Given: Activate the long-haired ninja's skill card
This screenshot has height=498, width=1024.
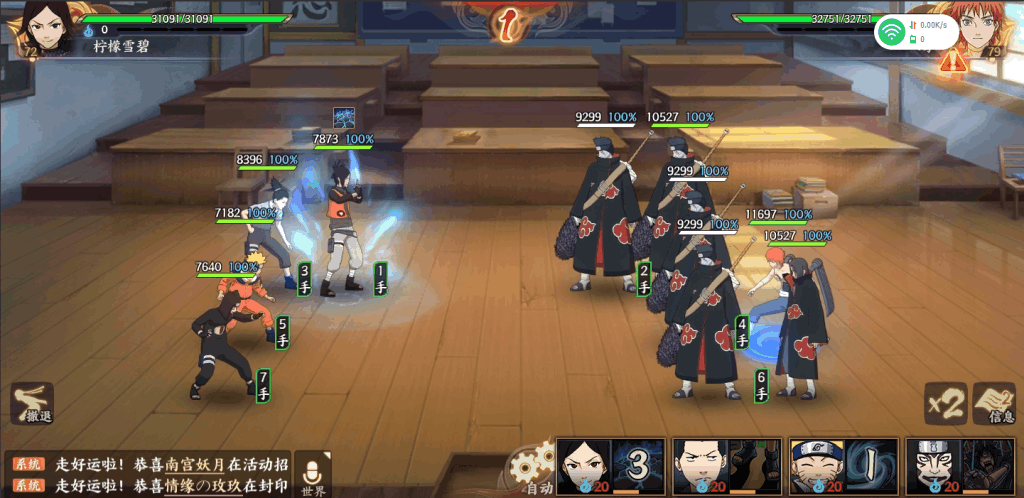Looking at the screenshot, I should 610,466.
